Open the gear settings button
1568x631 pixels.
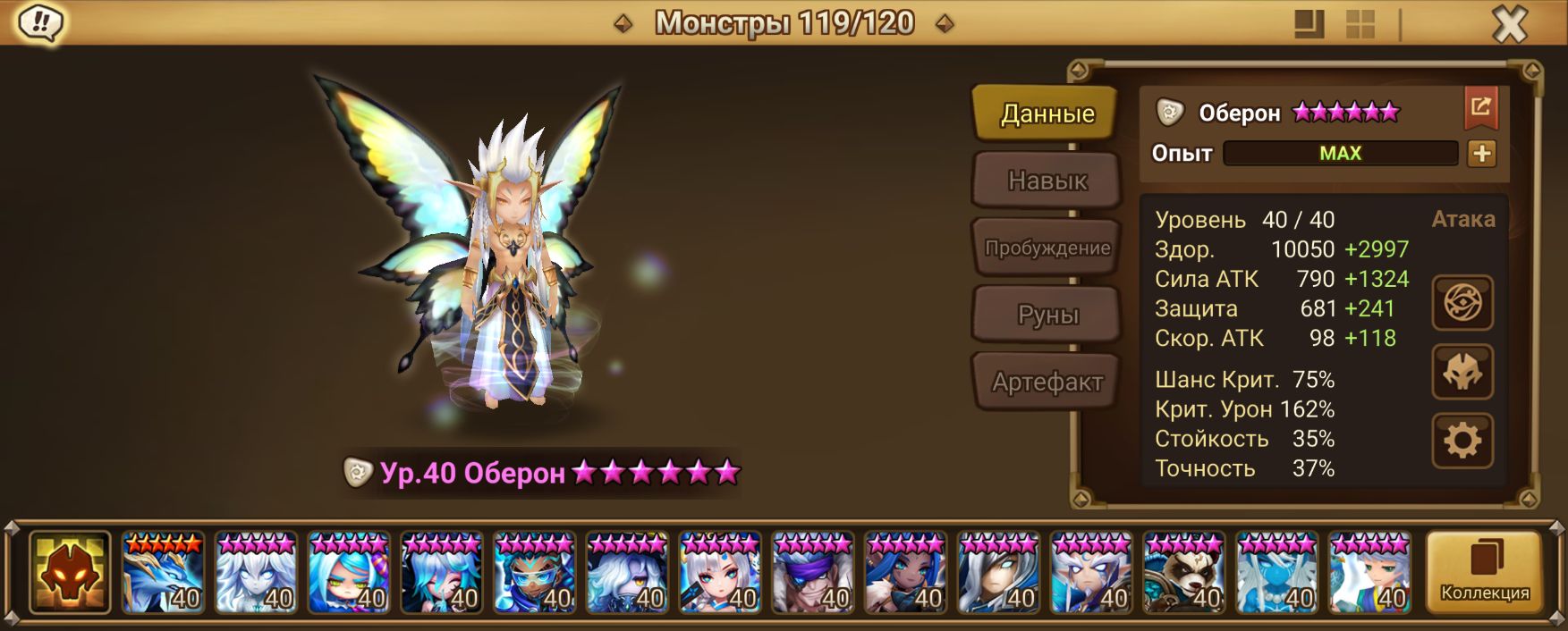coord(1462,441)
